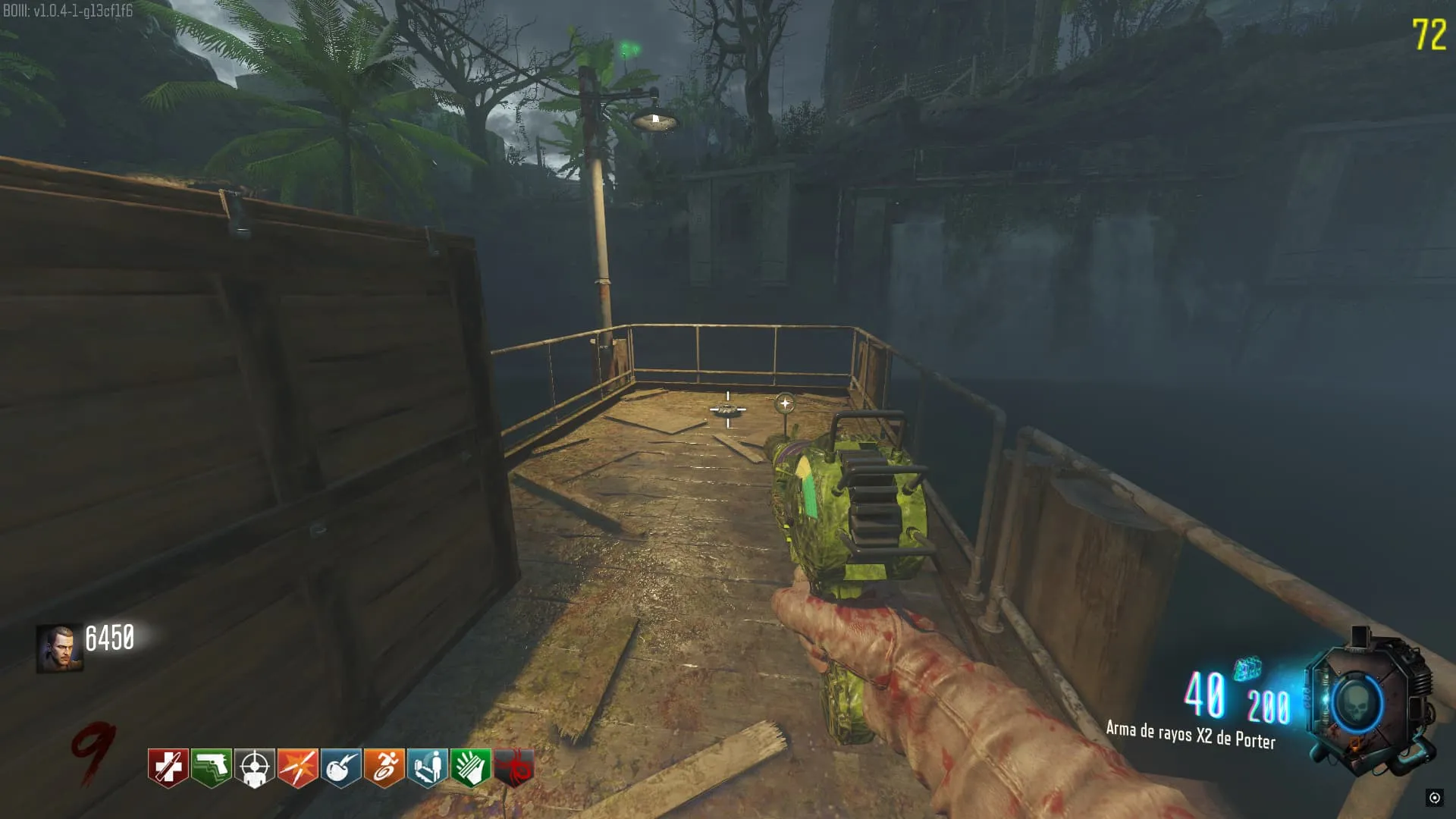Choose the Deadshot Daiquiri crosshair perk icon
This screenshot has width=1456, height=819.
[255, 767]
